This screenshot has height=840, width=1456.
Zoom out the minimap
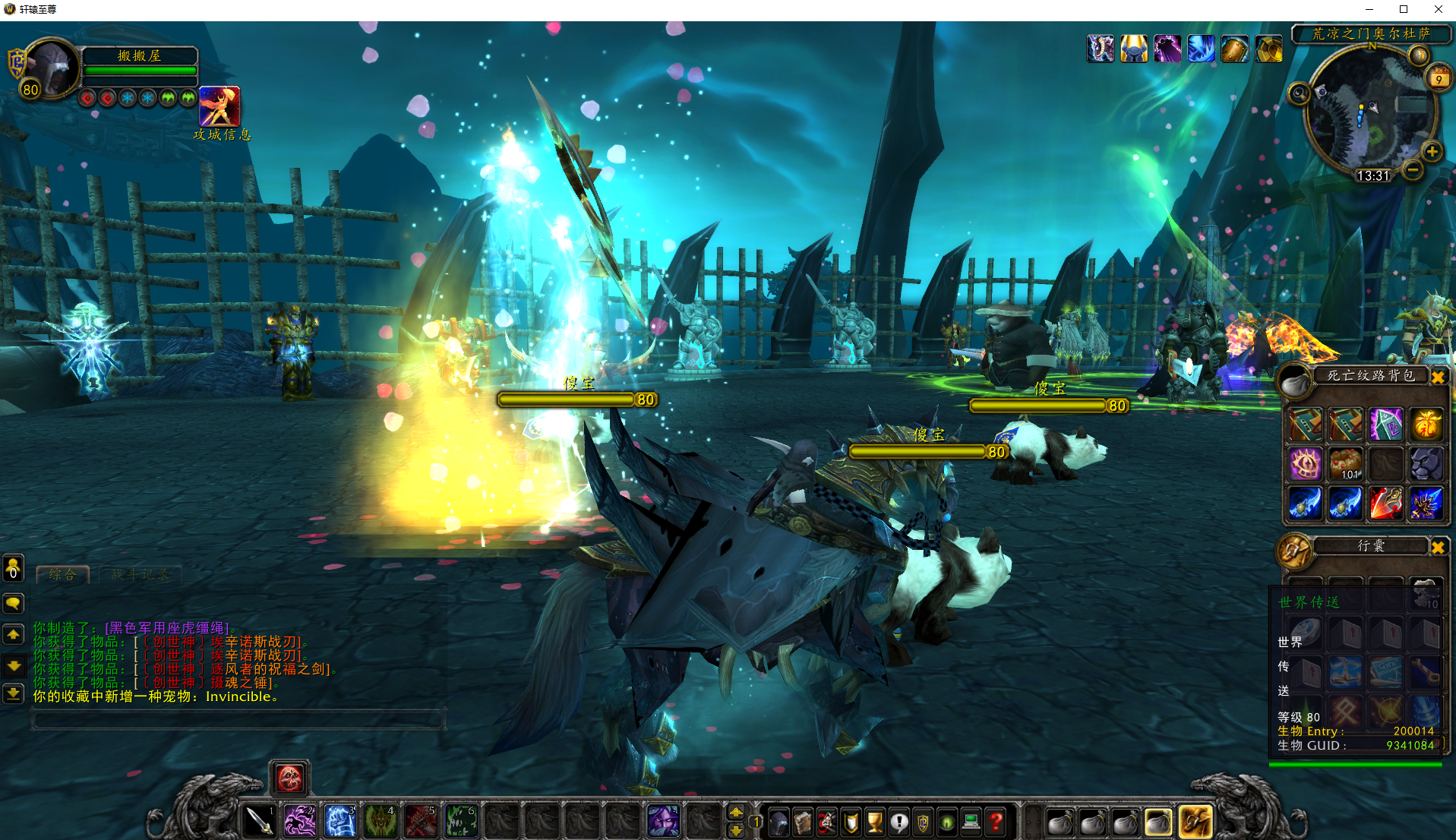point(1412,170)
